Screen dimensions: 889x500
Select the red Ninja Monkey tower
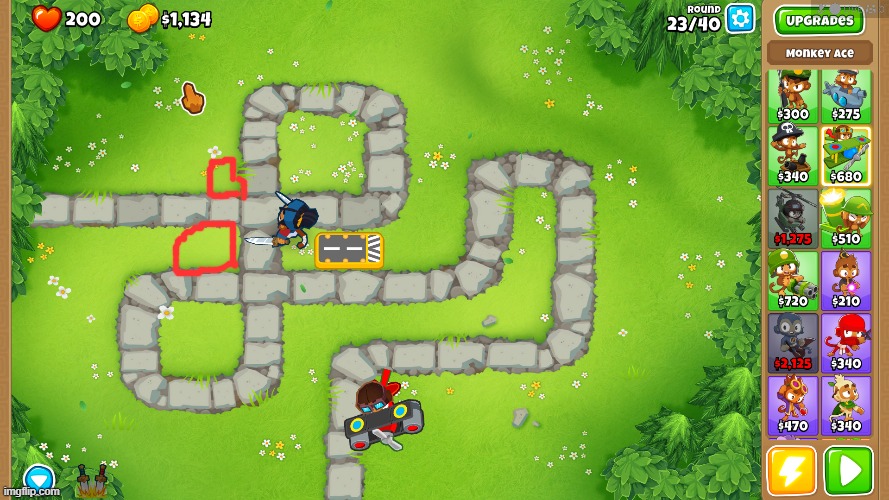(846, 342)
